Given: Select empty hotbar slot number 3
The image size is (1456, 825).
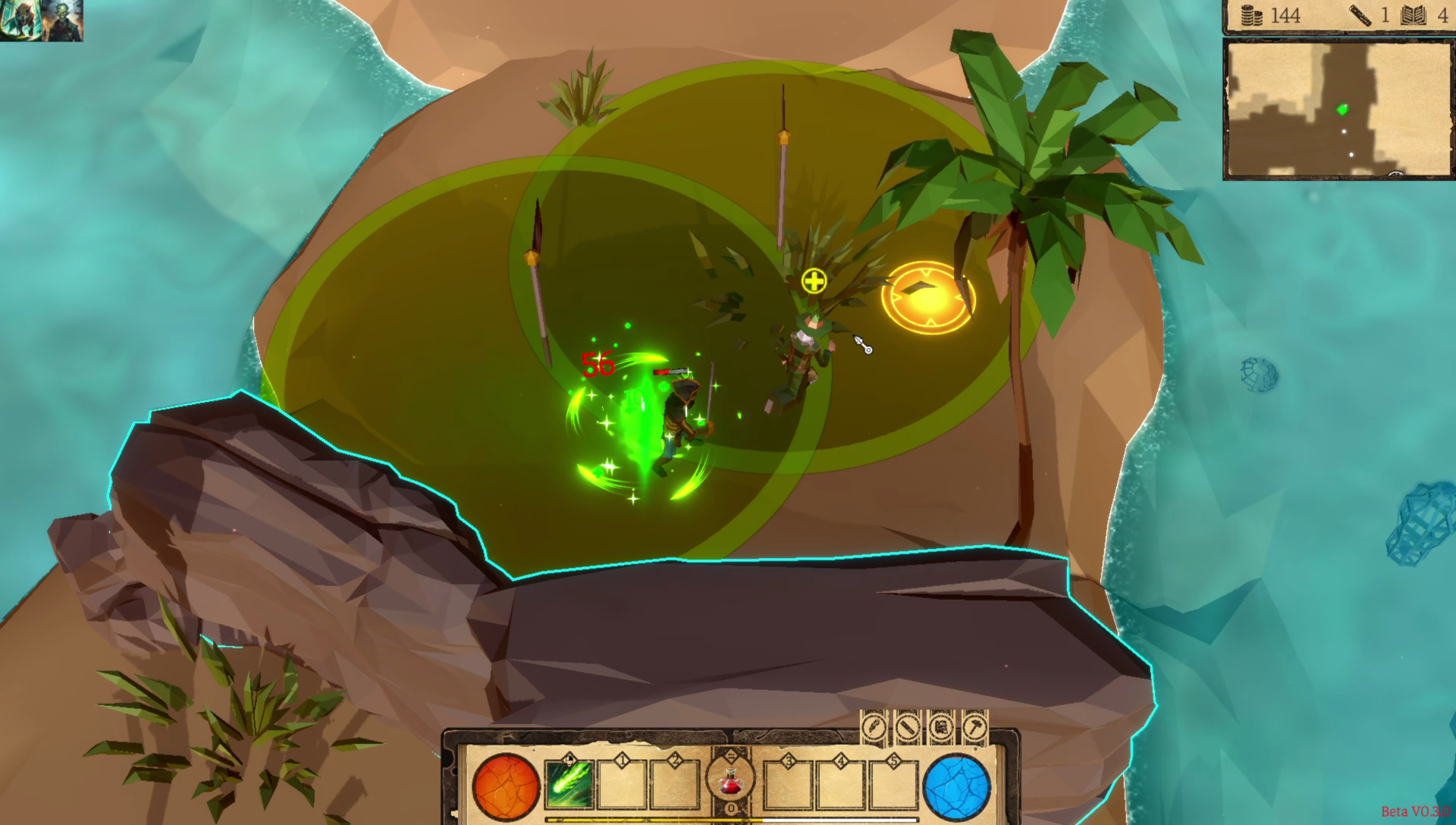Looking at the screenshot, I should point(788,786).
